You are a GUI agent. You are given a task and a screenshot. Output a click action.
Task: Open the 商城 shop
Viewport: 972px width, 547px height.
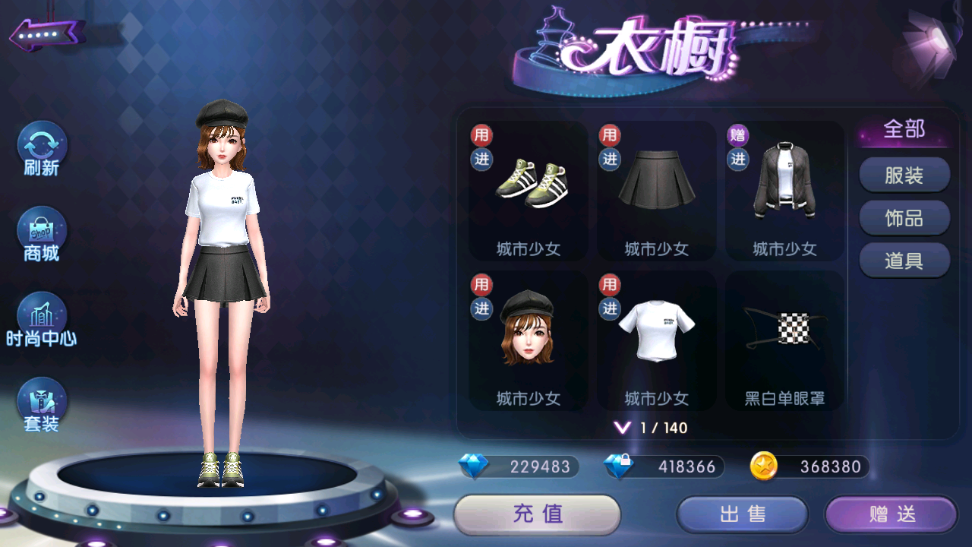click(42, 233)
